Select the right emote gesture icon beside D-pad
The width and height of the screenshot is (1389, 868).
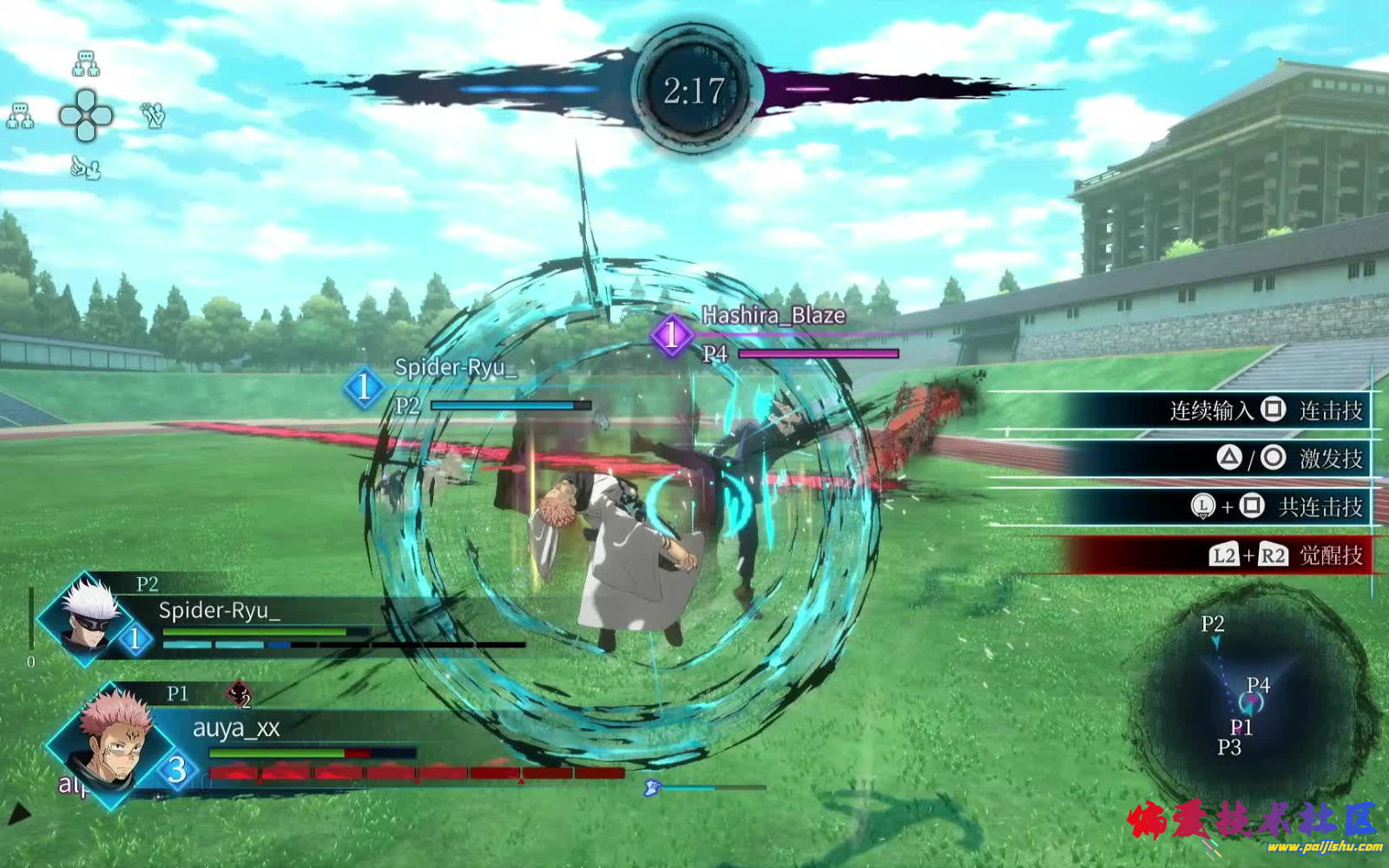(x=152, y=115)
